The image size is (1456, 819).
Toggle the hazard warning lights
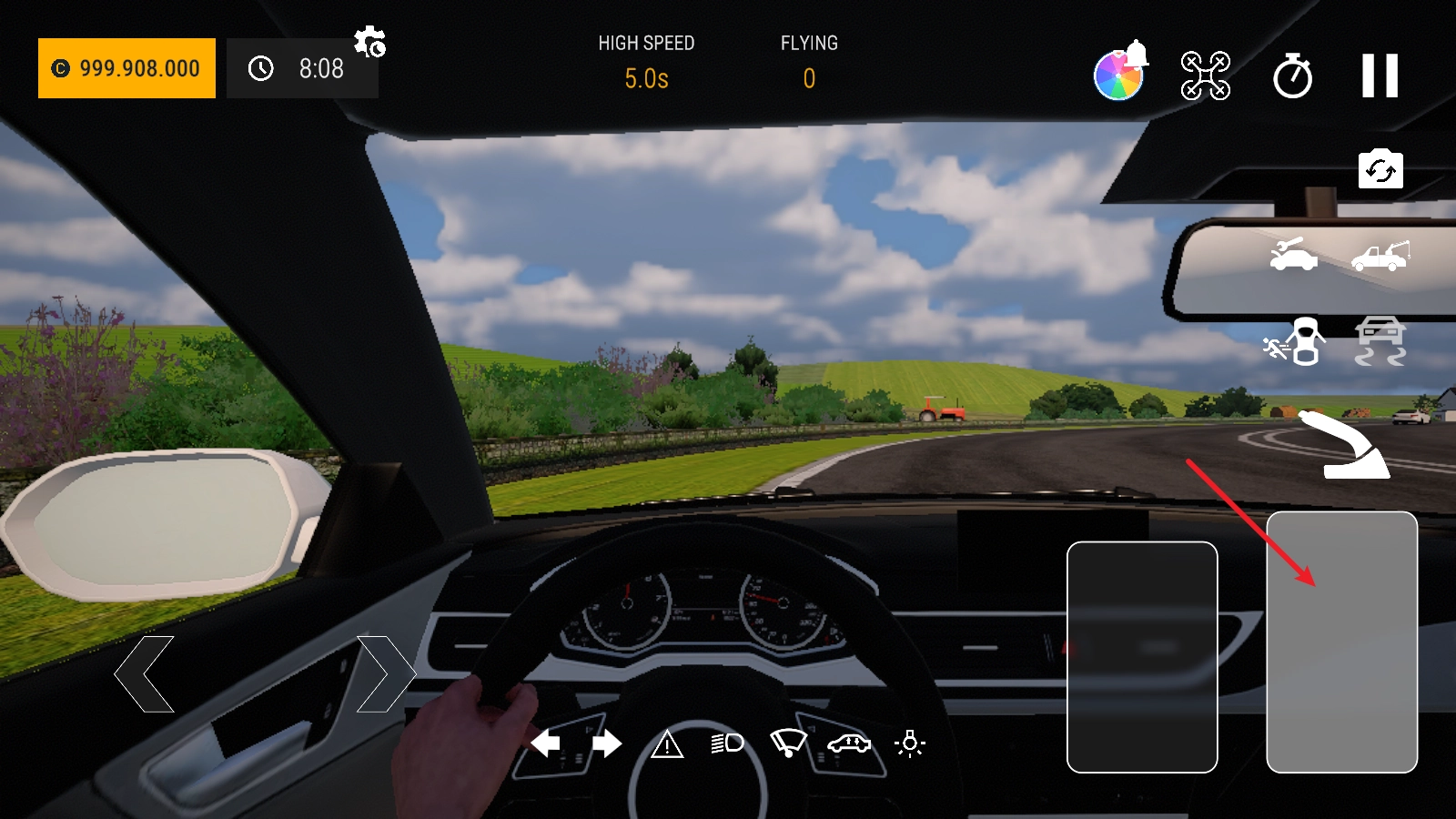[x=667, y=744]
